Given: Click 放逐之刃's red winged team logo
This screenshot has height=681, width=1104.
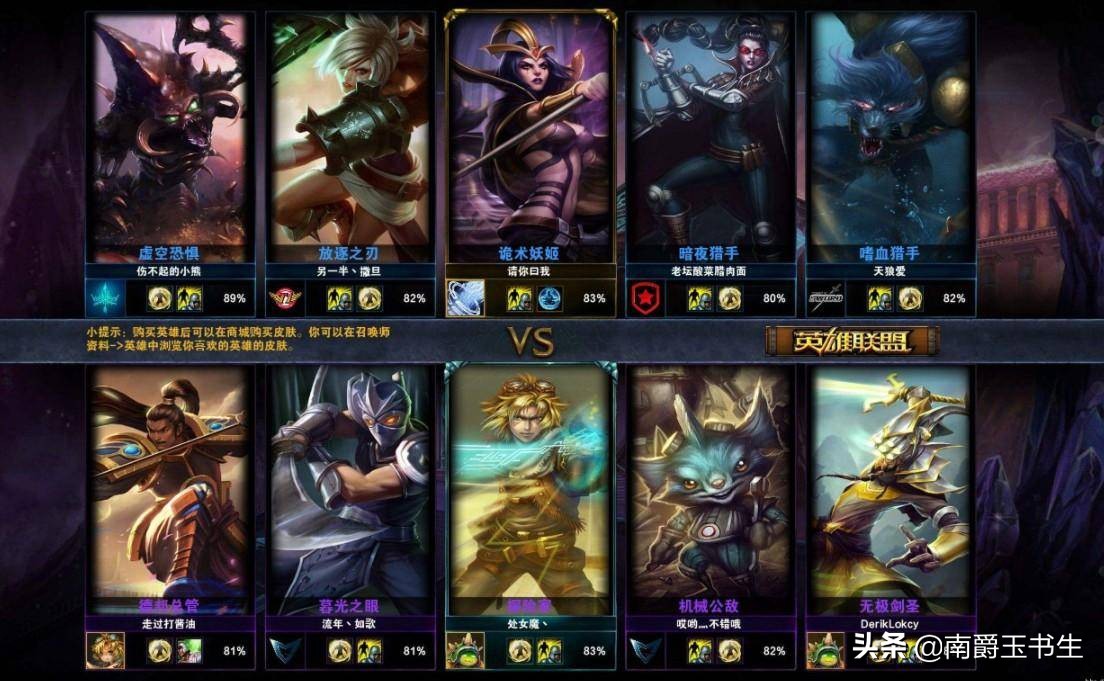Looking at the screenshot, I should click(x=284, y=298).
